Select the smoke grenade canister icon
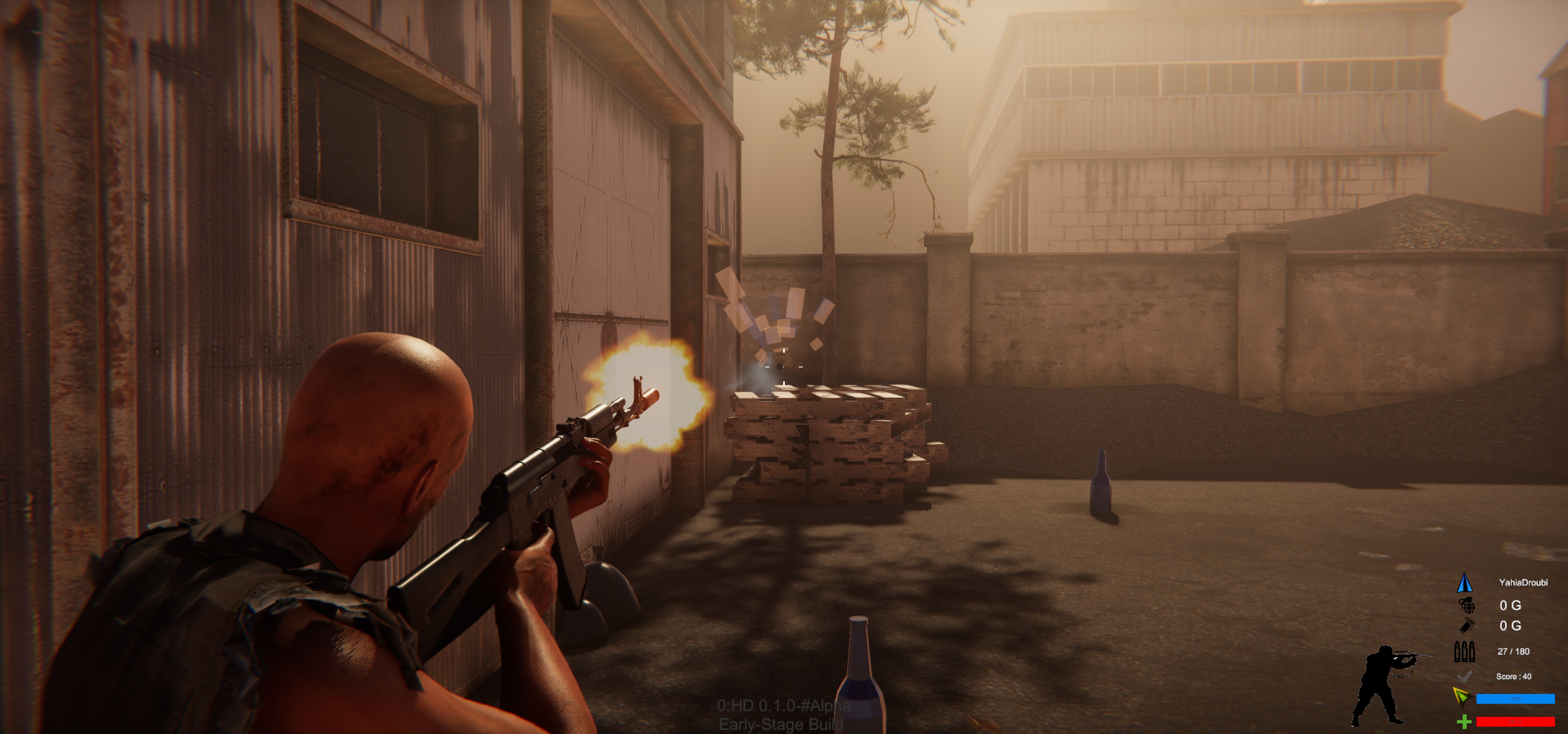1568x734 pixels. (1467, 625)
